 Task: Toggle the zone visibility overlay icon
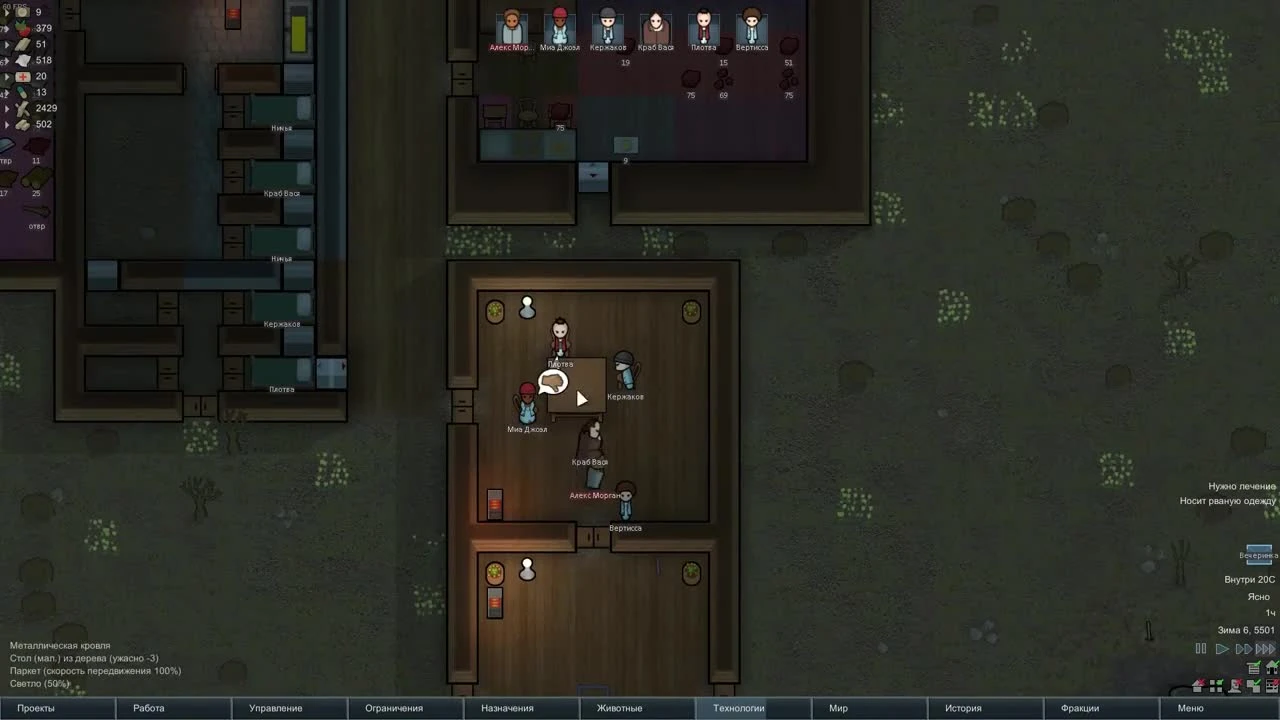pyautogui.click(x=1216, y=688)
